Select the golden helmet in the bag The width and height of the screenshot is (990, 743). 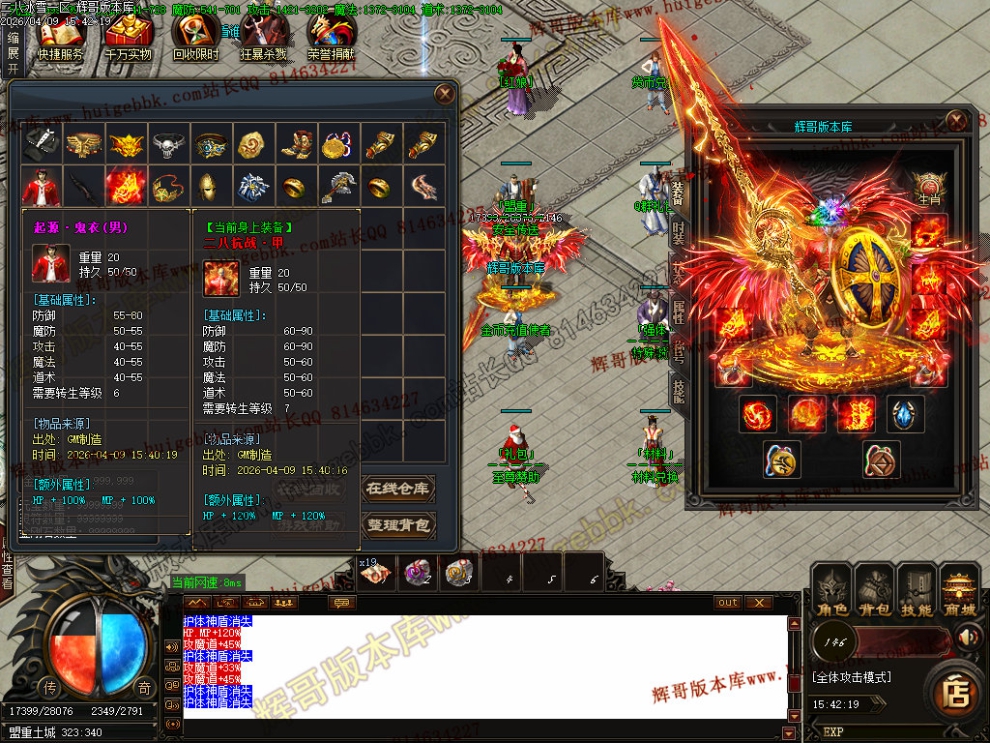[210, 187]
